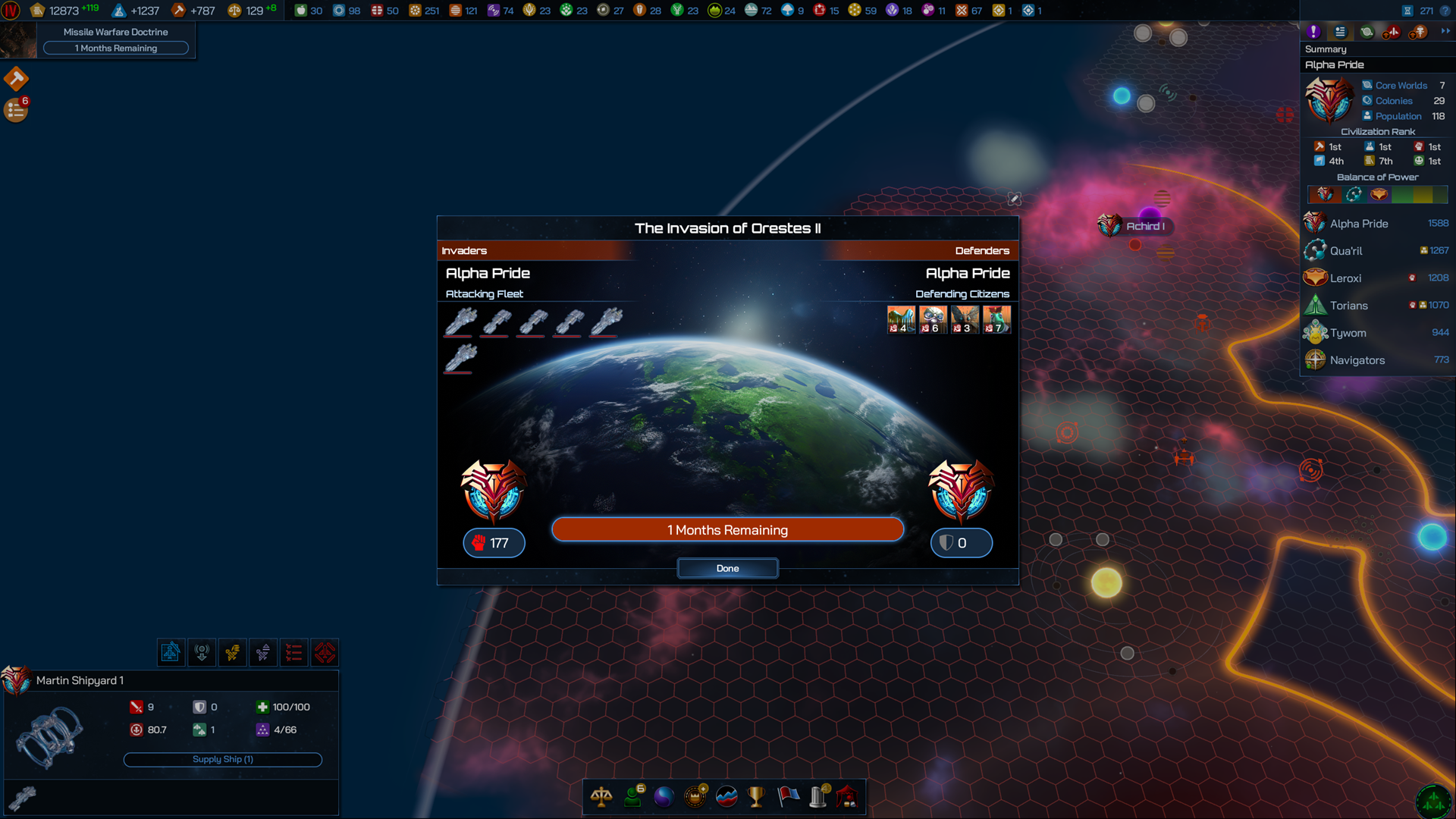The height and width of the screenshot is (819, 1456).
Task: Switch to the purple exclamation events tab
Action: [1313, 32]
